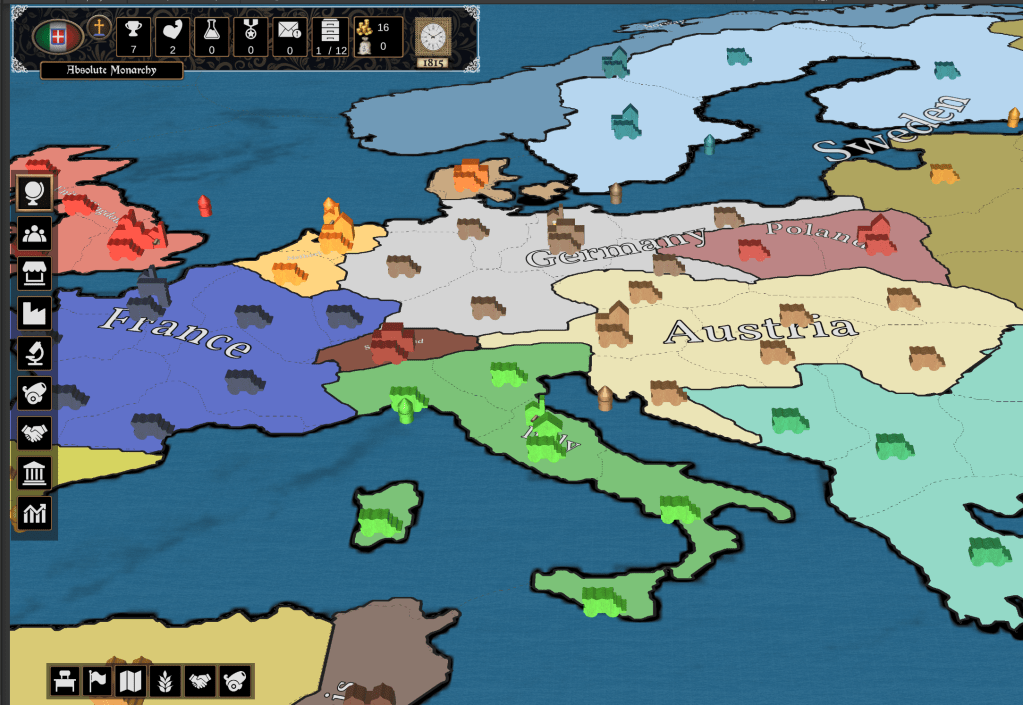The image size is (1023, 705).
Task: Show the factory industry panel
Action: point(35,313)
